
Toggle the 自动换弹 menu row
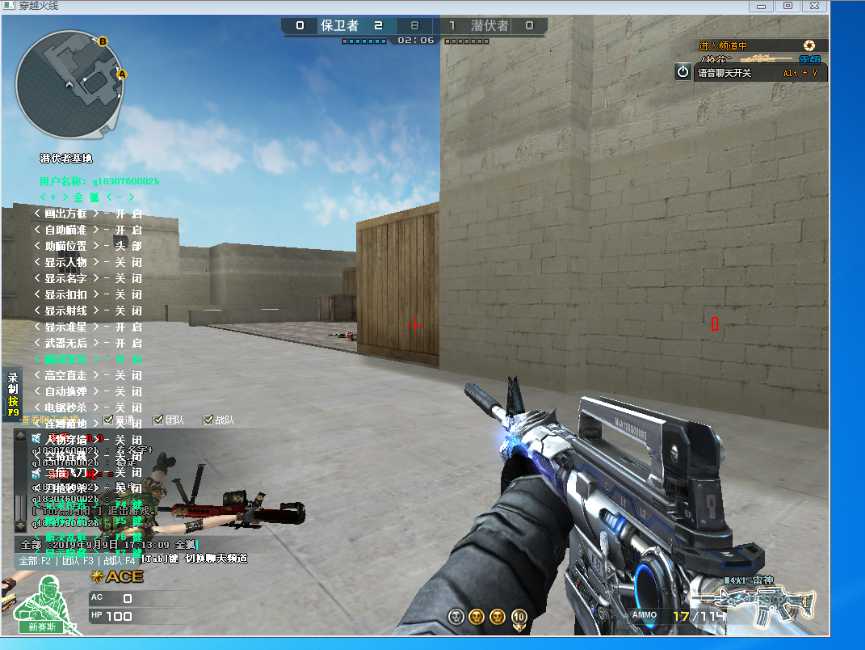click(x=88, y=391)
